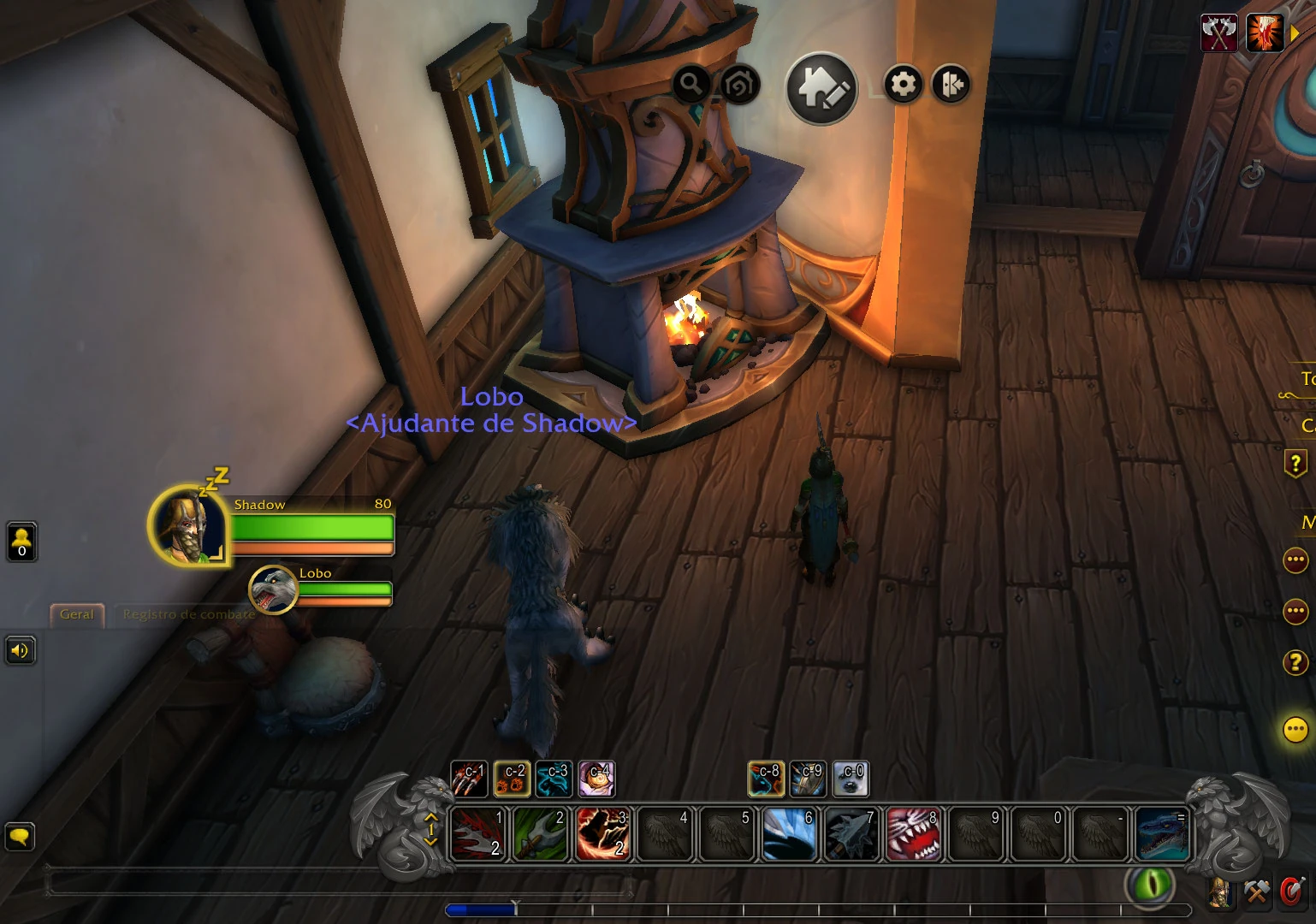Use the green spear ability in slot 2
This screenshot has height=924, width=1316.
[541, 833]
